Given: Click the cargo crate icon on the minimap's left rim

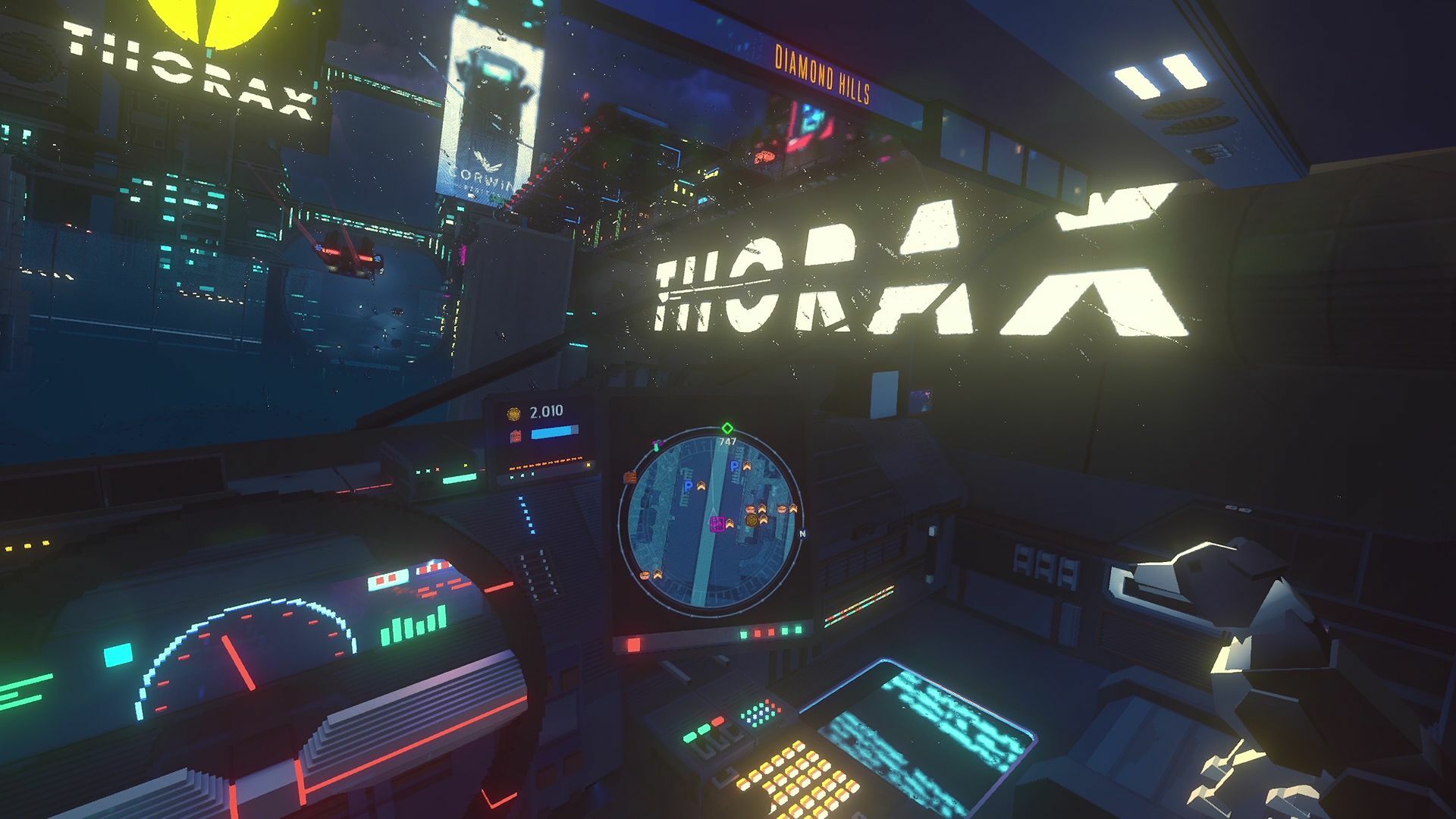Looking at the screenshot, I should tap(629, 477).
